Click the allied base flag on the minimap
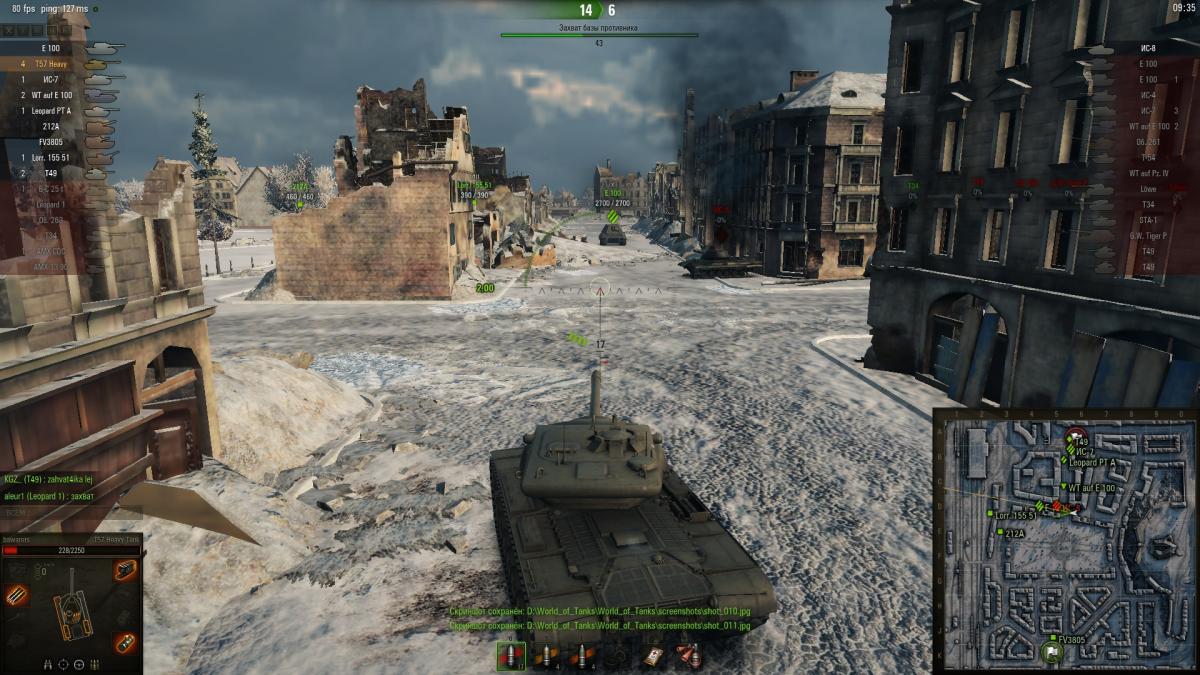 point(1051,655)
